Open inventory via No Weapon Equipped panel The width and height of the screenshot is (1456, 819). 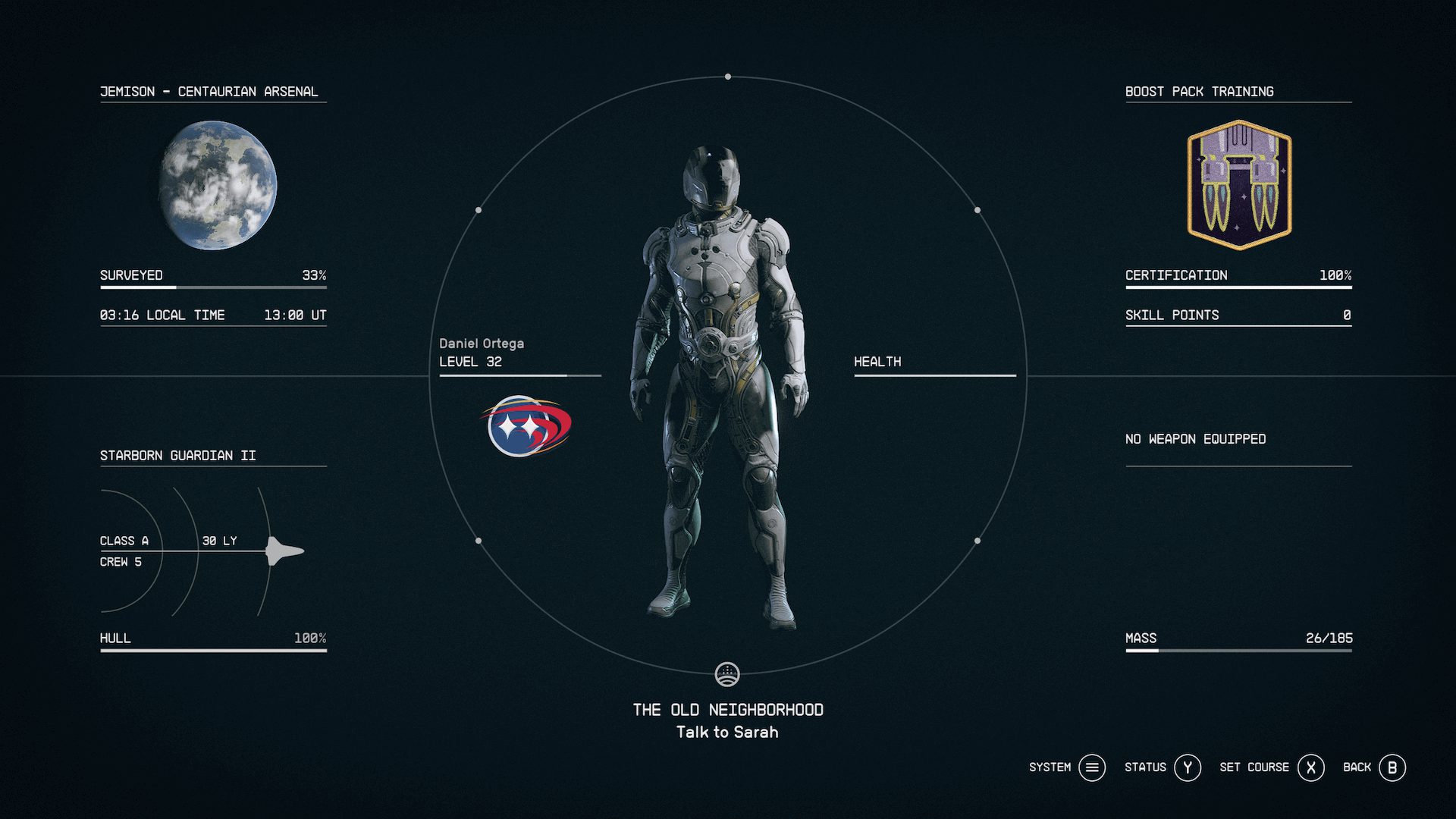[1195, 439]
